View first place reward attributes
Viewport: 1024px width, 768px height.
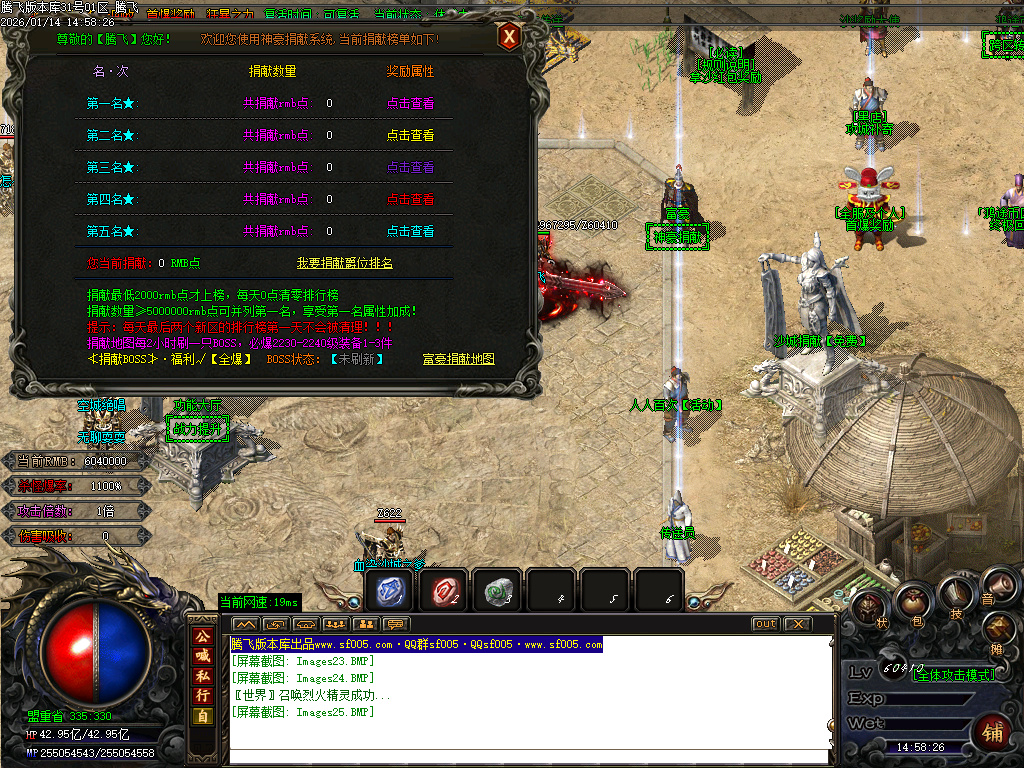(x=410, y=103)
